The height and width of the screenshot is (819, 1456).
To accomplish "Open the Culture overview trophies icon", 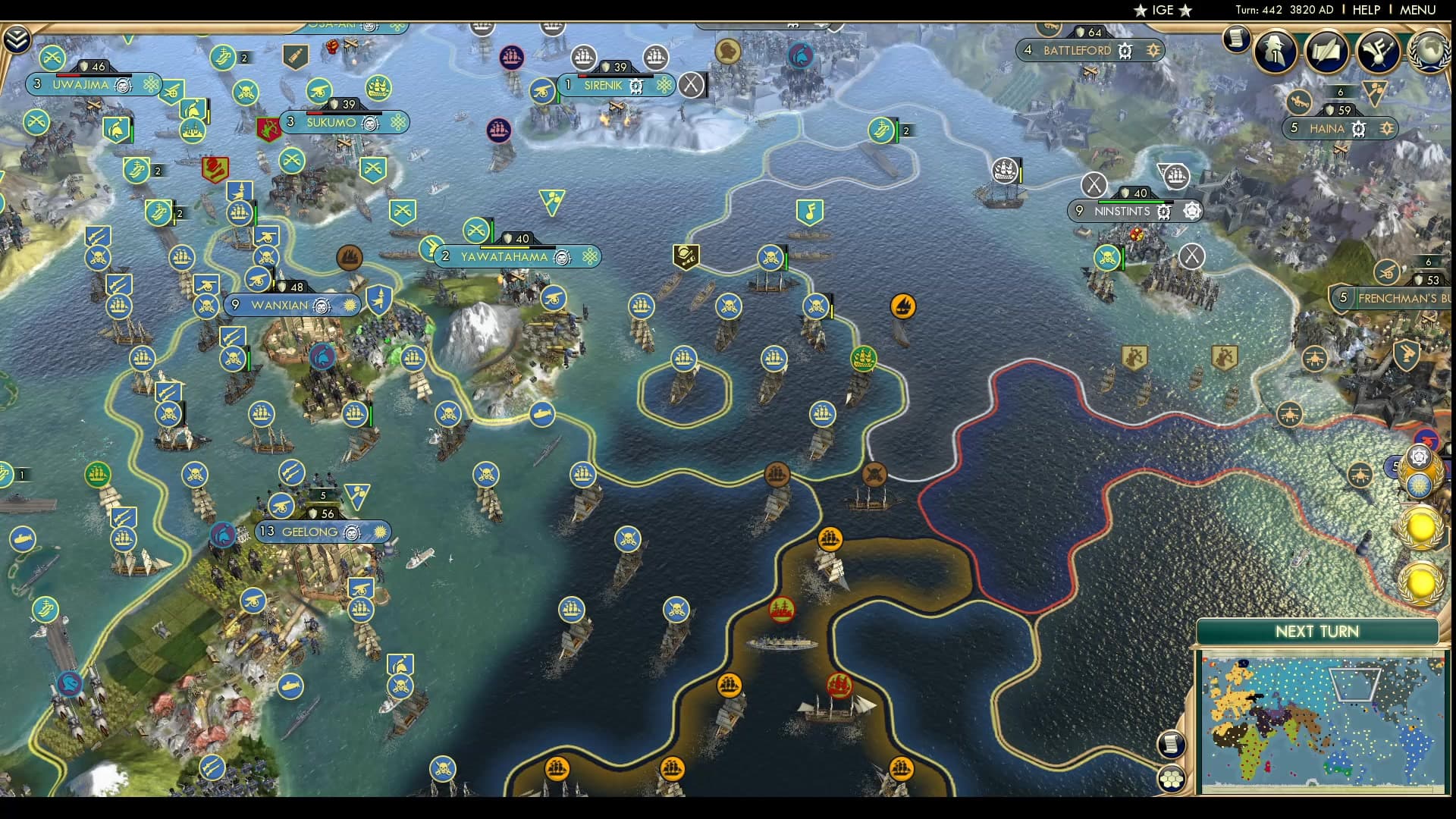I will [x=1378, y=53].
